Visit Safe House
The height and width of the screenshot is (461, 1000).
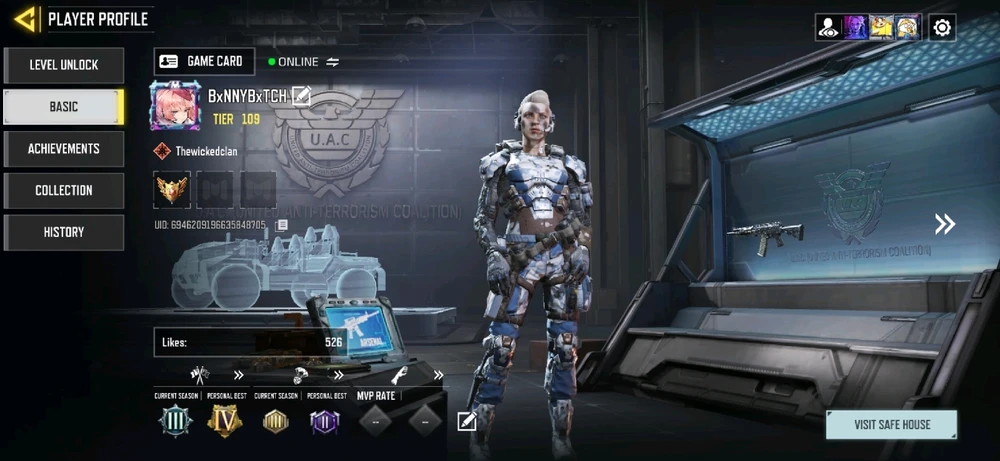[891, 424]
